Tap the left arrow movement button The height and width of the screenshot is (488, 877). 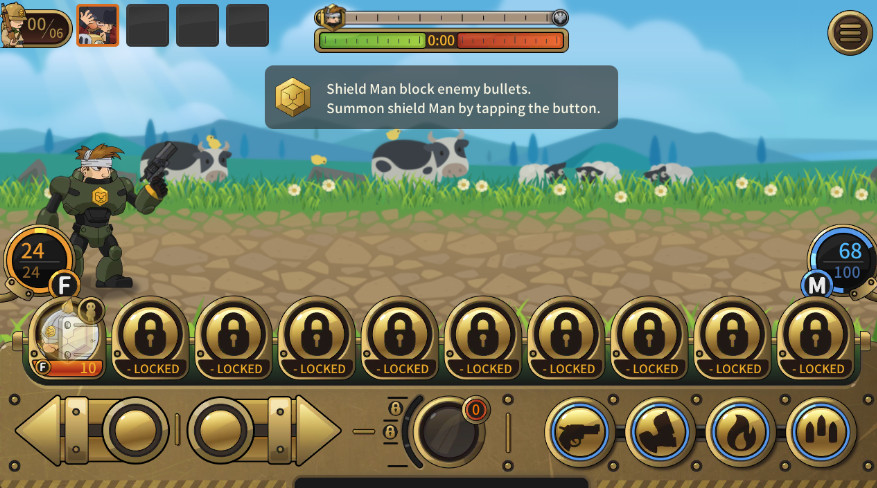90,430
